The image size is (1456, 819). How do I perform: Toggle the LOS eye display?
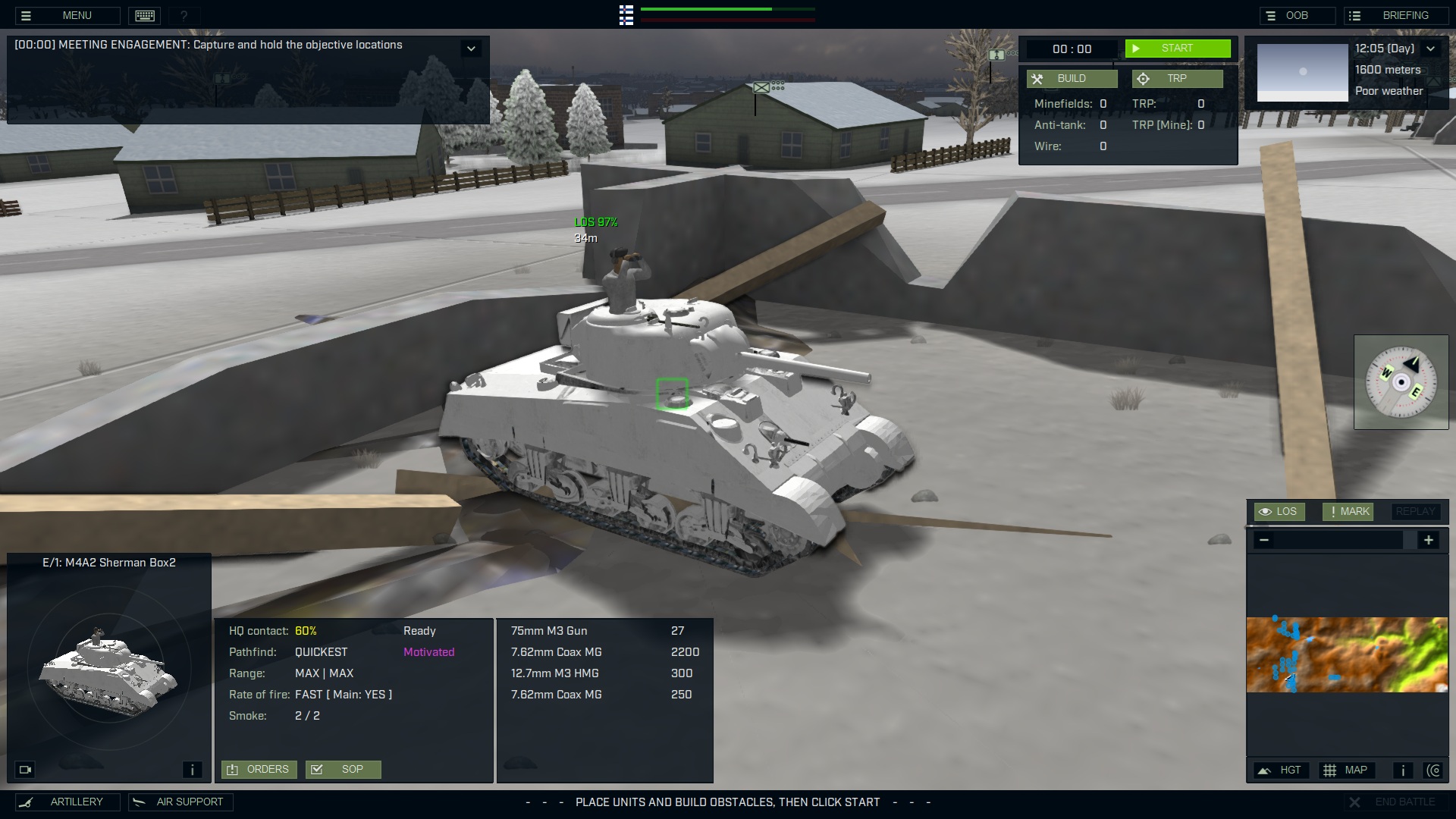(x=1279, y=511)
